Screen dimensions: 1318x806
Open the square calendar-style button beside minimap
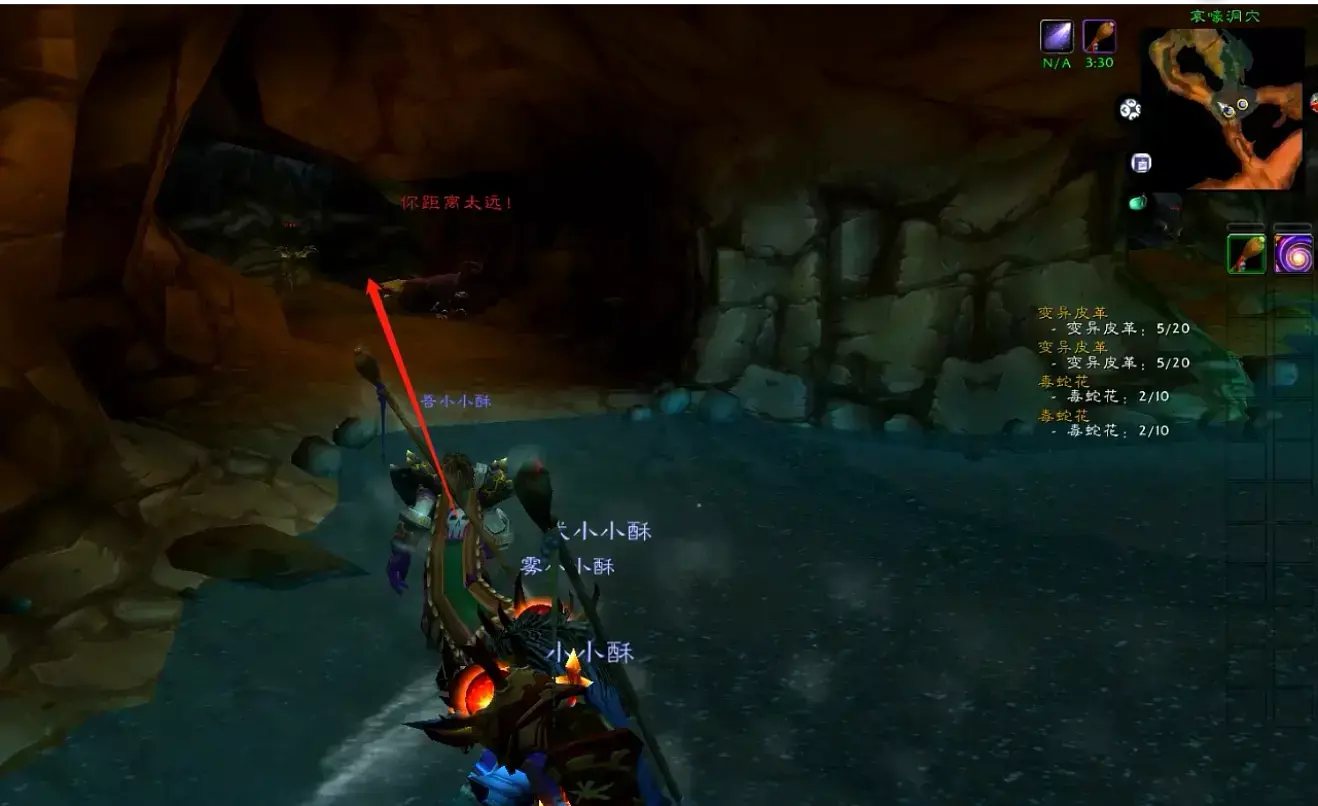tap(1141, 163)
